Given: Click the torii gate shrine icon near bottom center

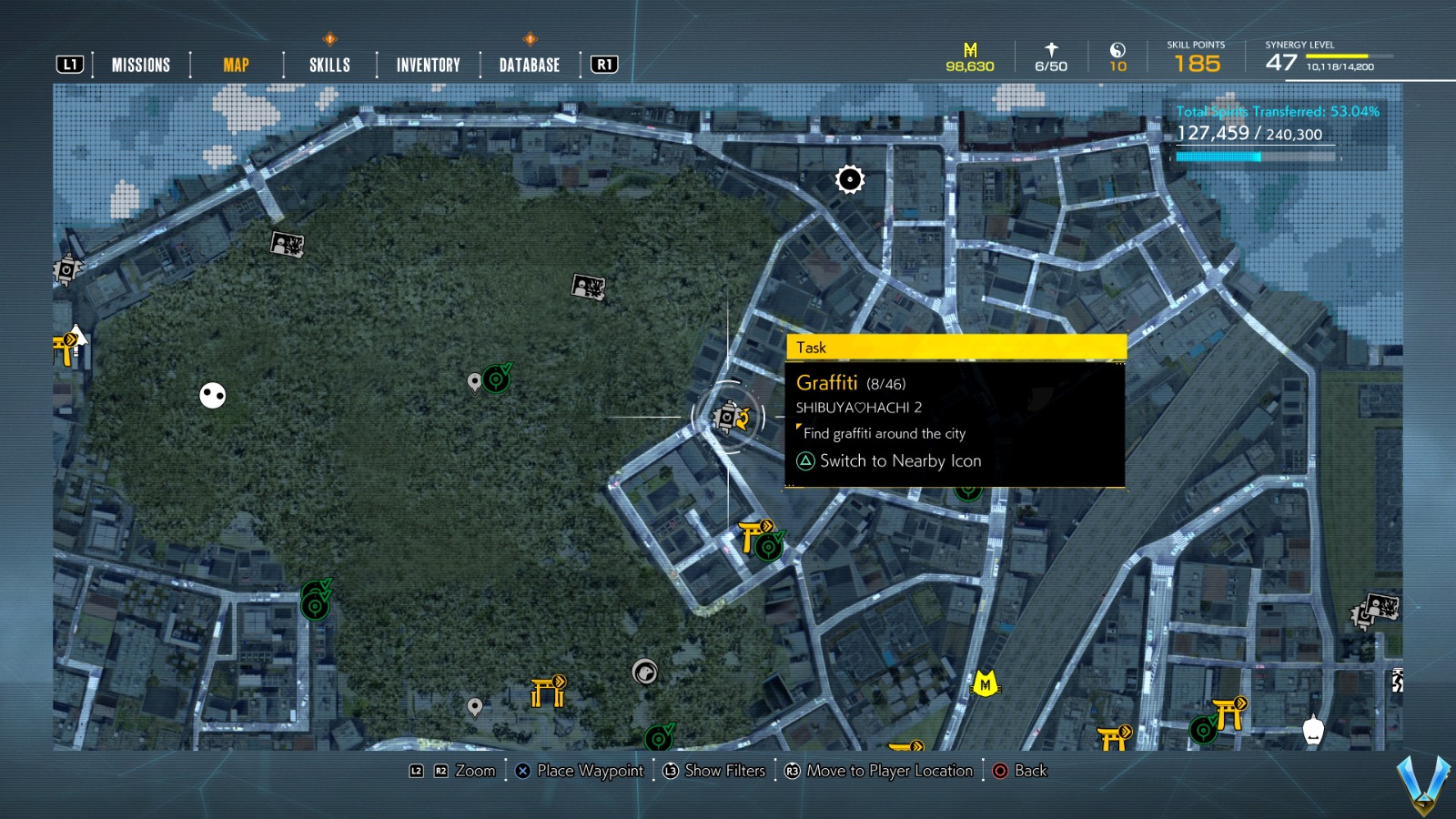Looking at the screenshot, I should [x=546, y=693].
